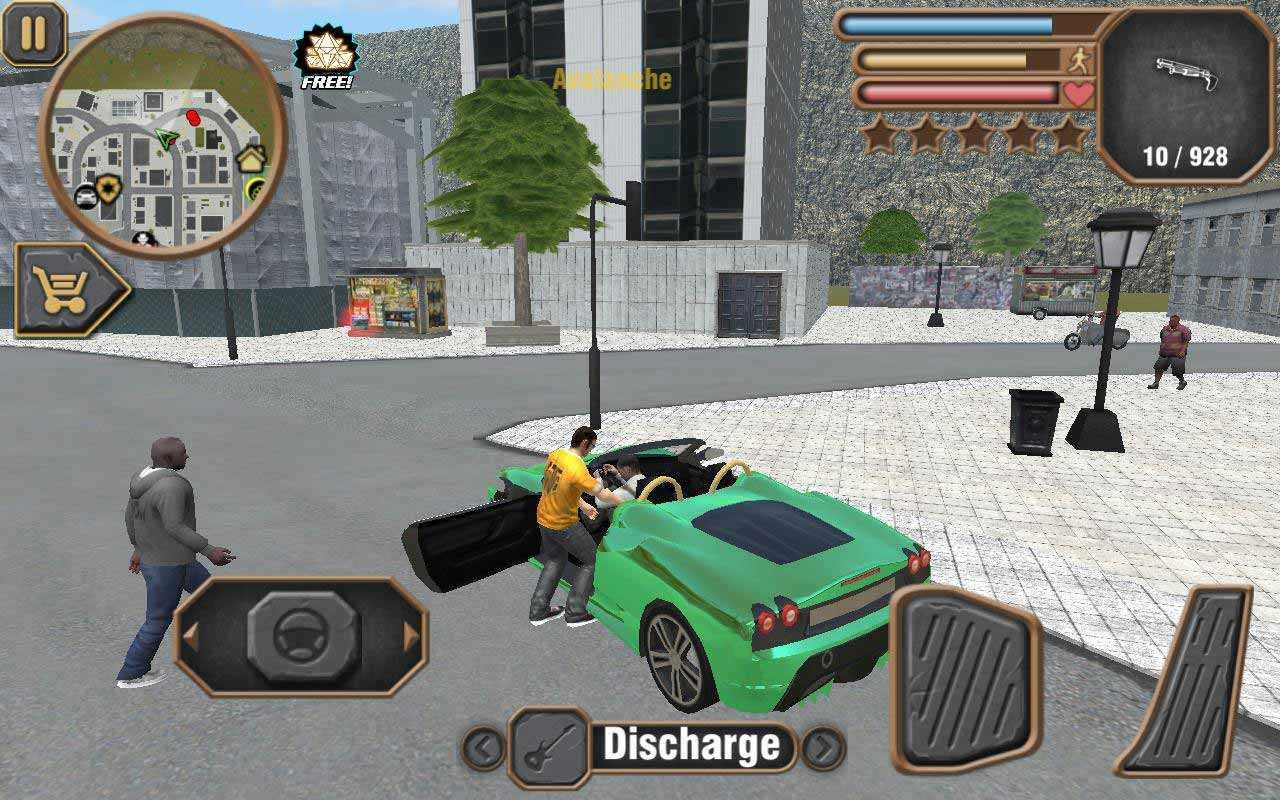Image resolution: width=1280 pixels, height=800 pixels.
Task: Tap the heart icon by the health bar
Action: (x=1075, y=94)
